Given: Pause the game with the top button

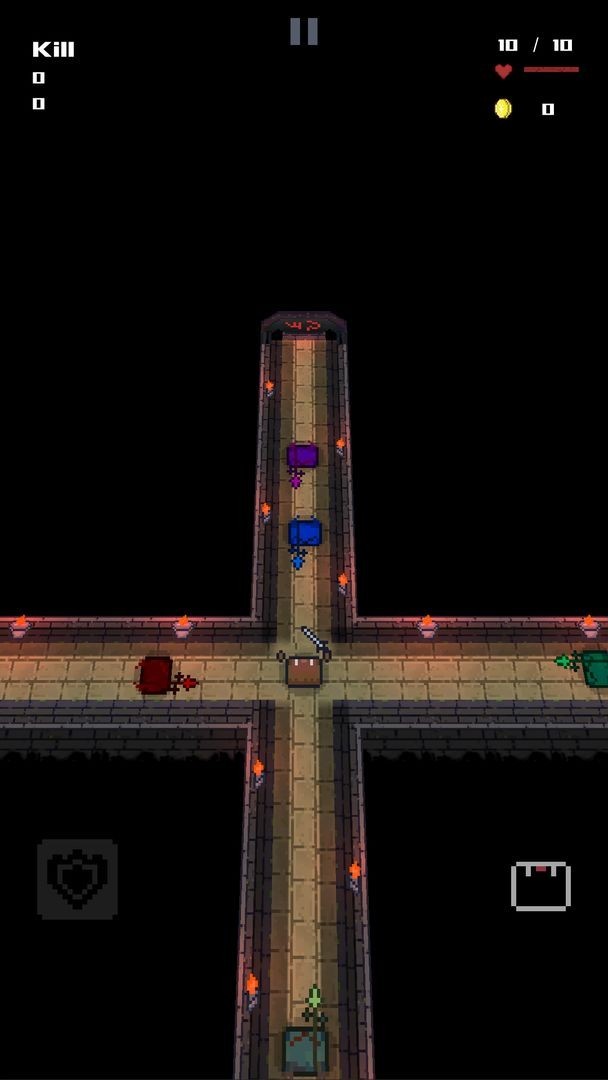Looking at the screenshot, I should click(x=304, y=31).
